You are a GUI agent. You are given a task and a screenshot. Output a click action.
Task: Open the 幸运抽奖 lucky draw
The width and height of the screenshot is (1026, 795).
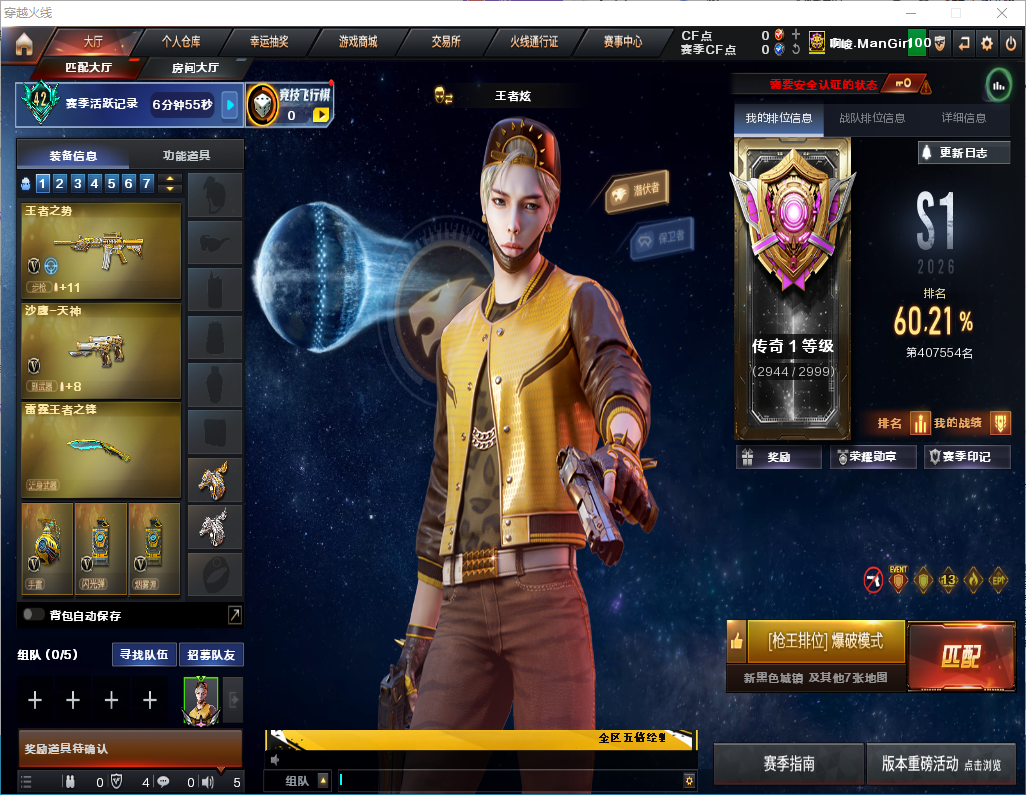point(269,42)
